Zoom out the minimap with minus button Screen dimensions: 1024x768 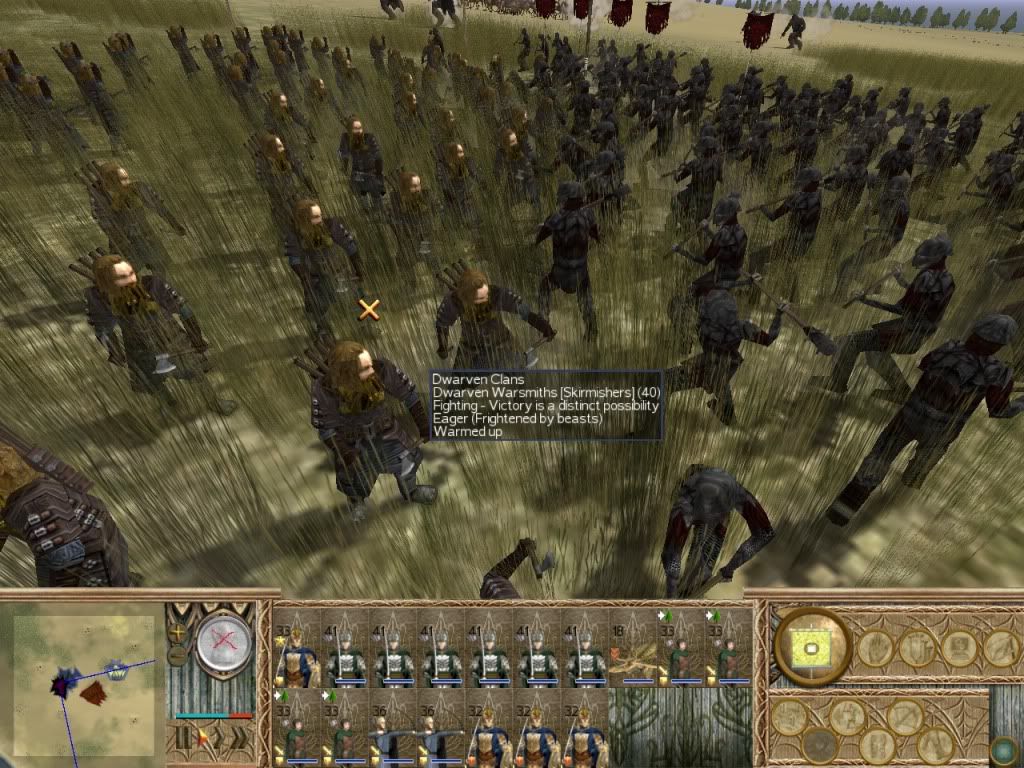pyautogui.click(x=179, y=655)
